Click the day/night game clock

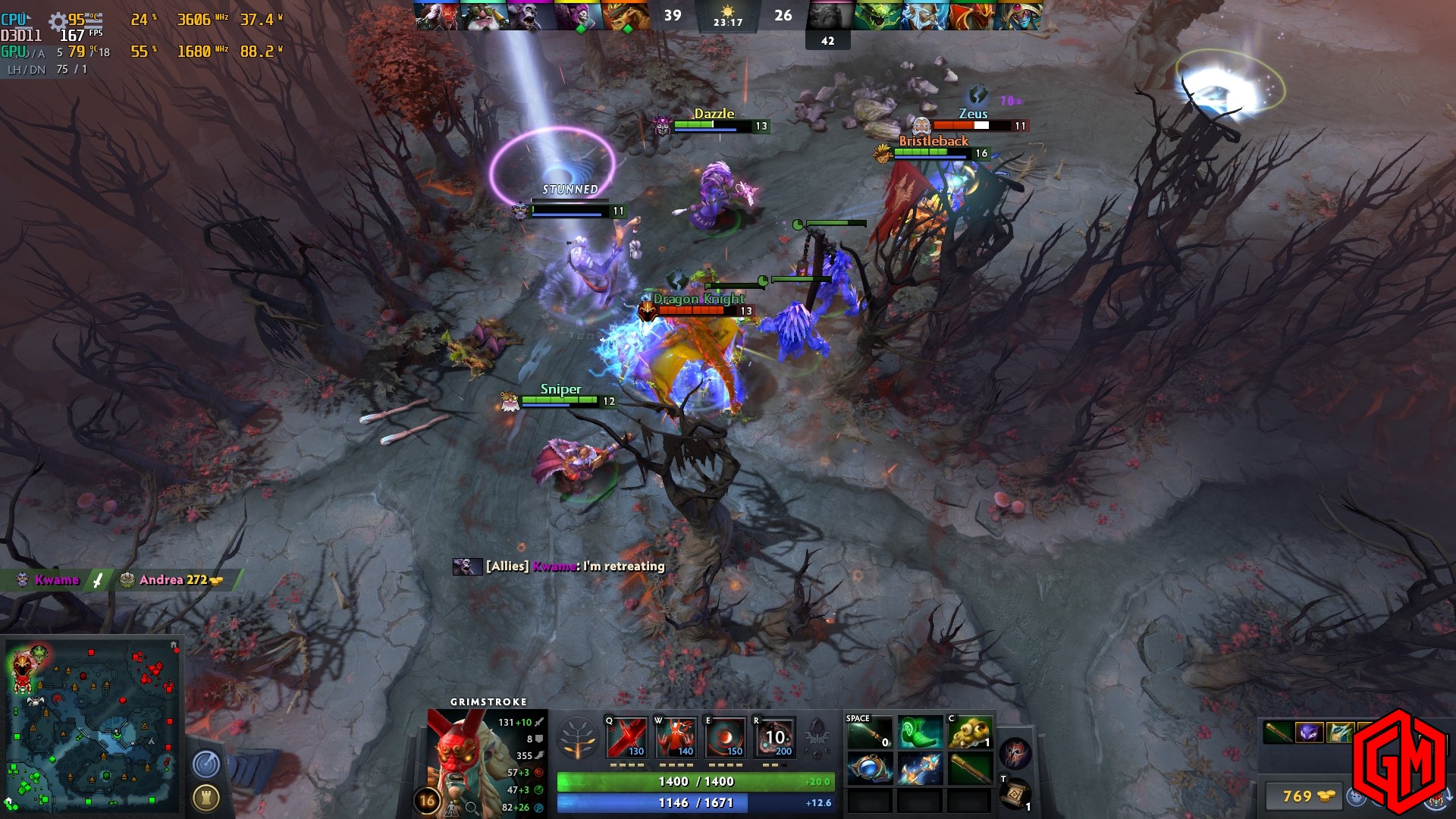[728, 16]
